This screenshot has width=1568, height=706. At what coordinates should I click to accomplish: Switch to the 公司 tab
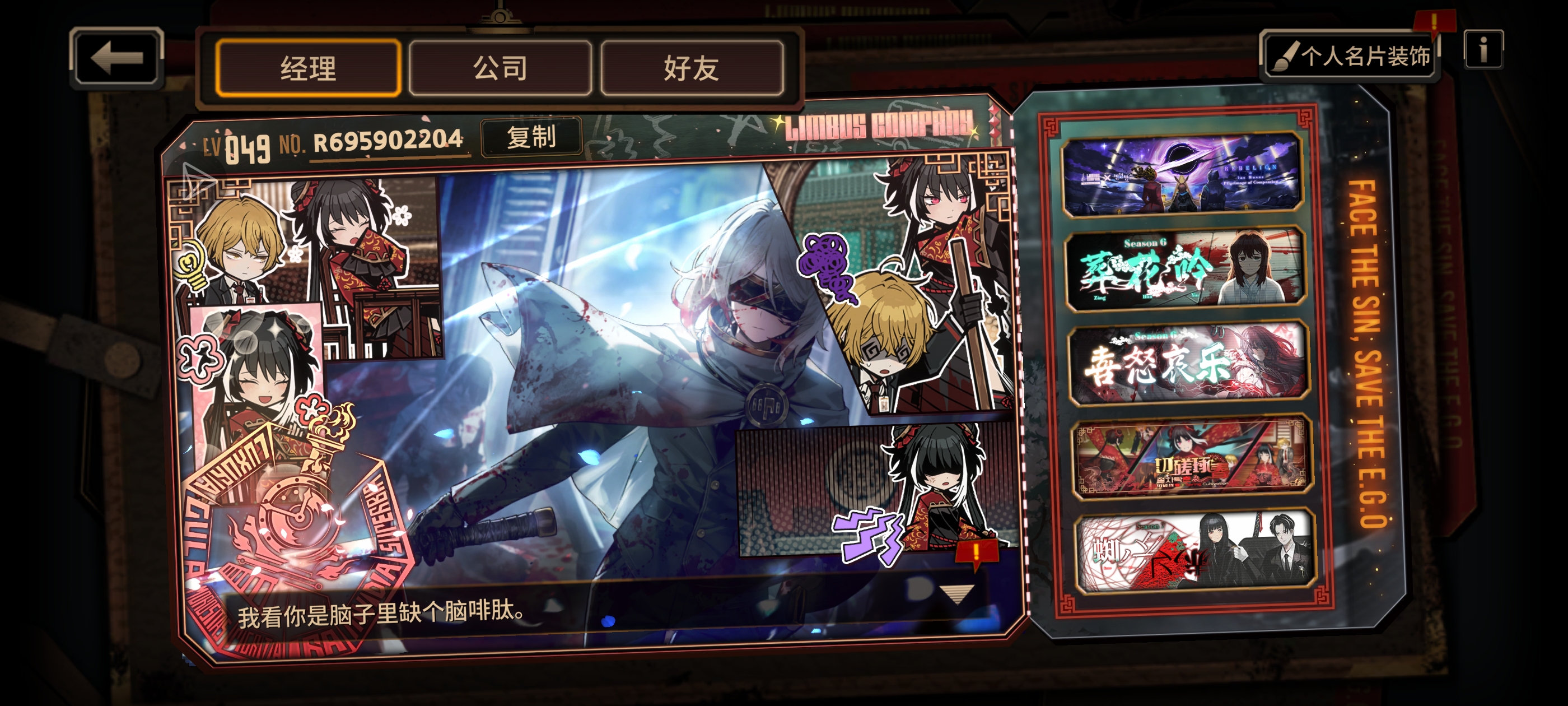coord(500,69)
